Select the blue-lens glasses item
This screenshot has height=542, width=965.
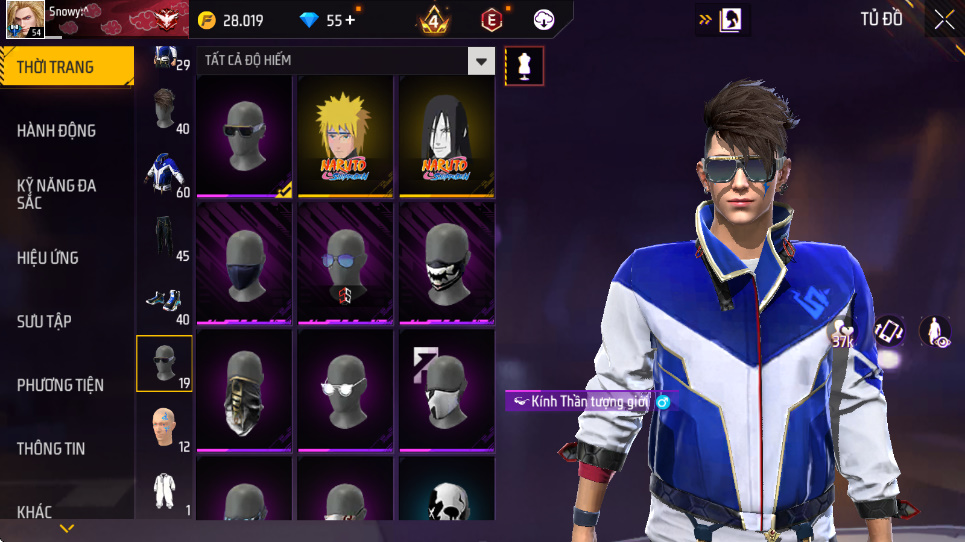click(x=346, y=263)
